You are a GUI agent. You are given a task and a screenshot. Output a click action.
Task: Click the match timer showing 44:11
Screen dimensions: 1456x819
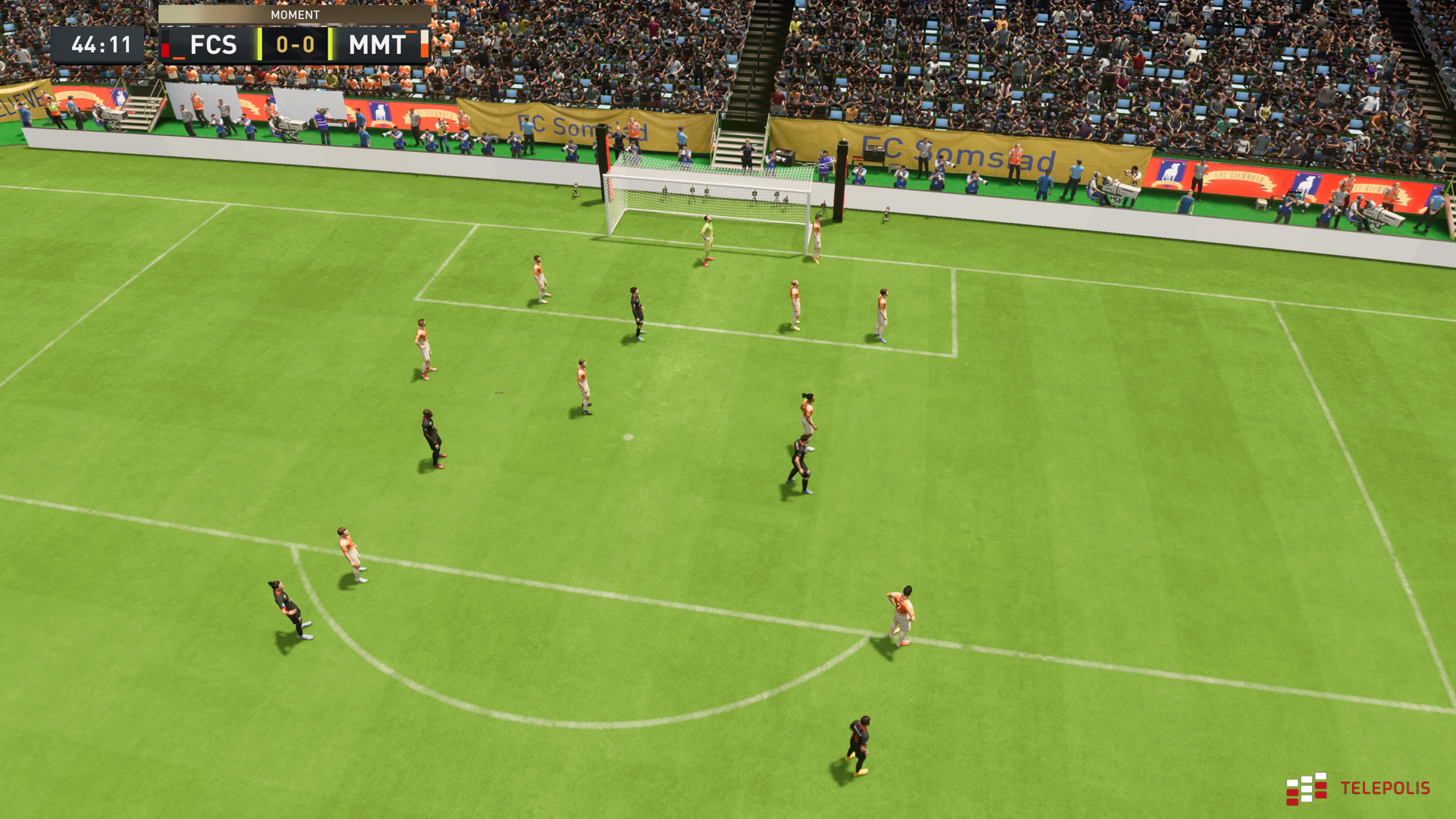[102, 43]
